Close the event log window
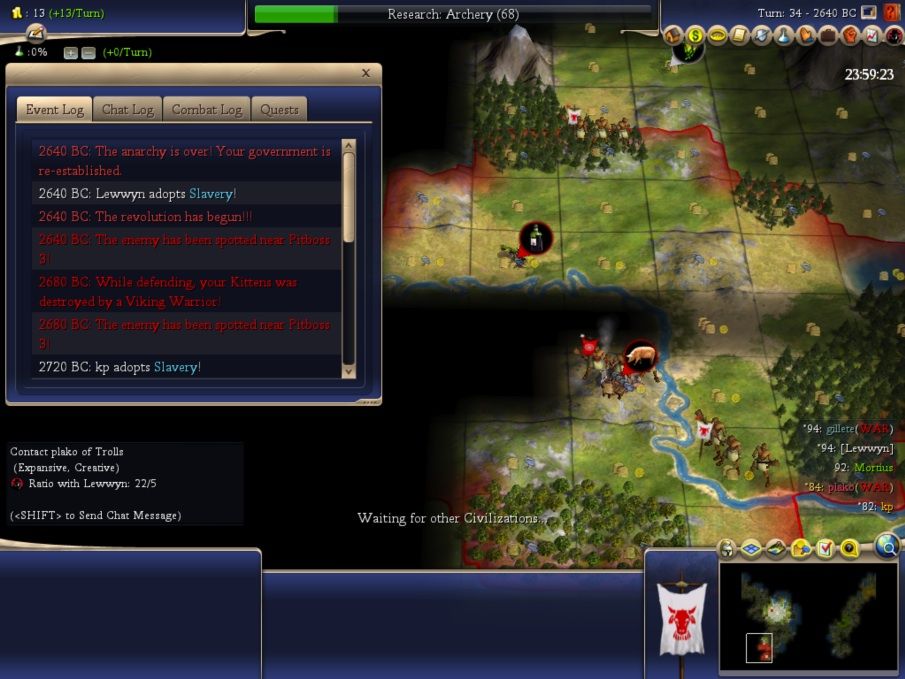Image resolution: width=905 pixels, height=679 pixels. pyautogui.click(x=366, y=73)
